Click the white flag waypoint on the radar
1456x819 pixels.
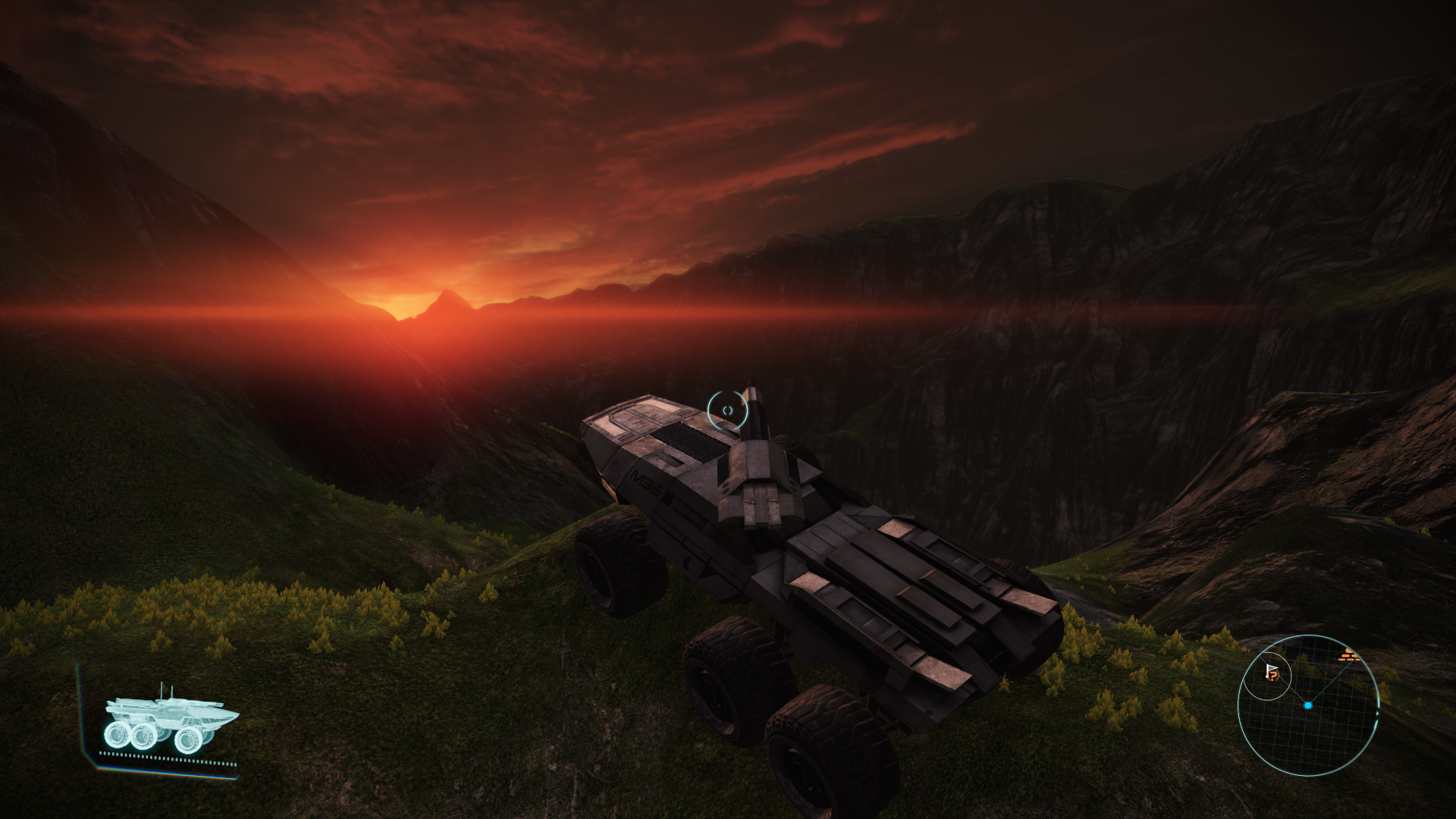pyautogui.click(x=1272, y=673)
